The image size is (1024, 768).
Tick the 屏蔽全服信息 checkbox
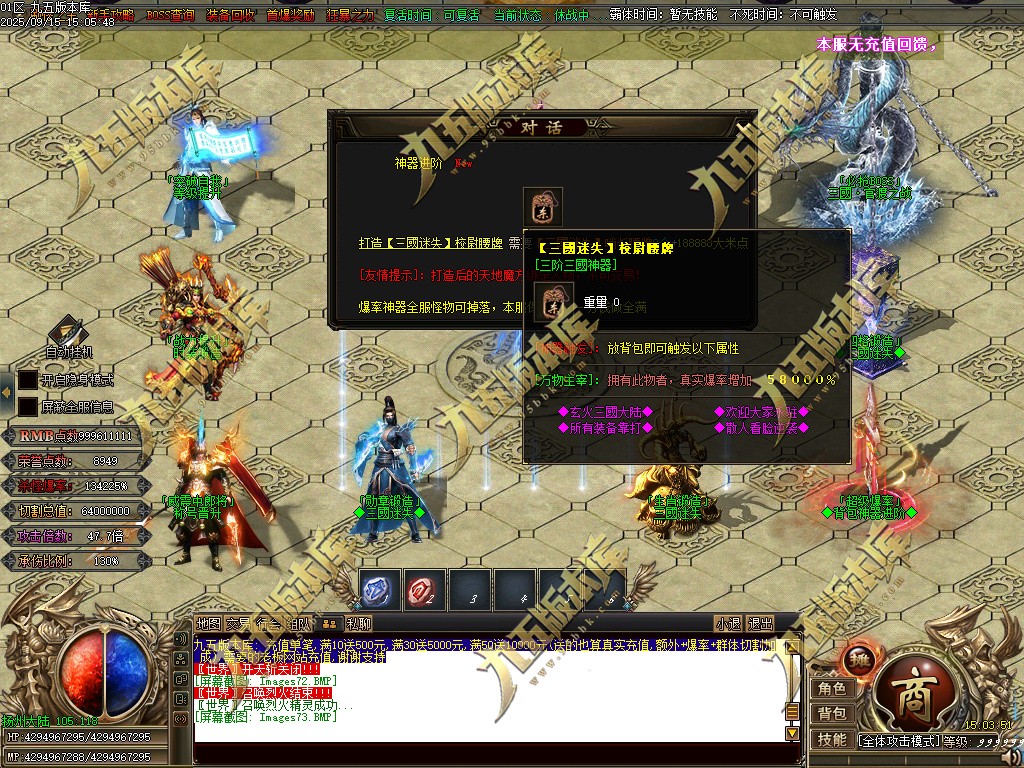tap(28, 407)
